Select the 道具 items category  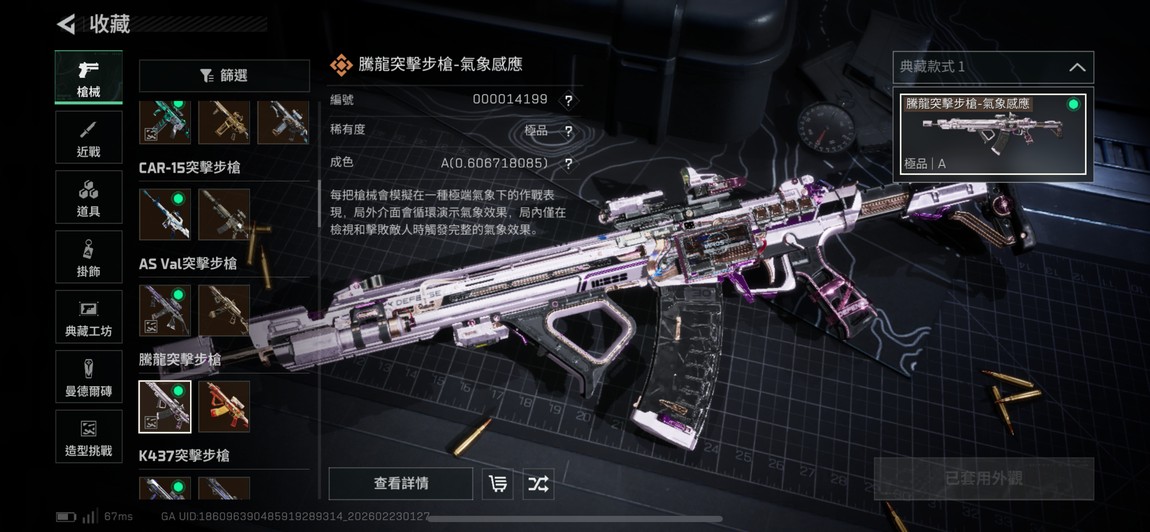[x=89, y=198]
